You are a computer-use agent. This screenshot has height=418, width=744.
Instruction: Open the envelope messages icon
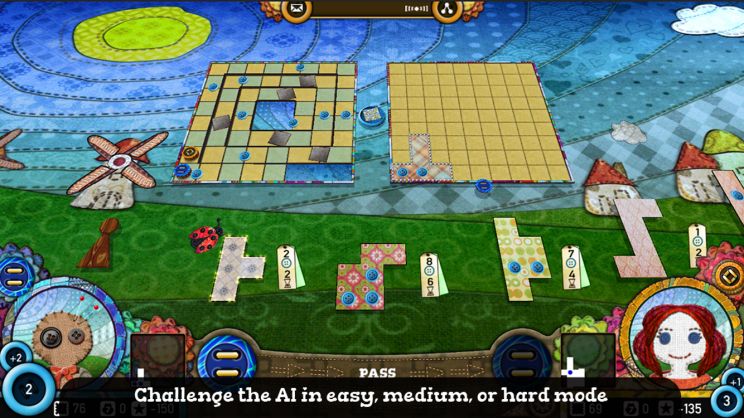point(297,10)
